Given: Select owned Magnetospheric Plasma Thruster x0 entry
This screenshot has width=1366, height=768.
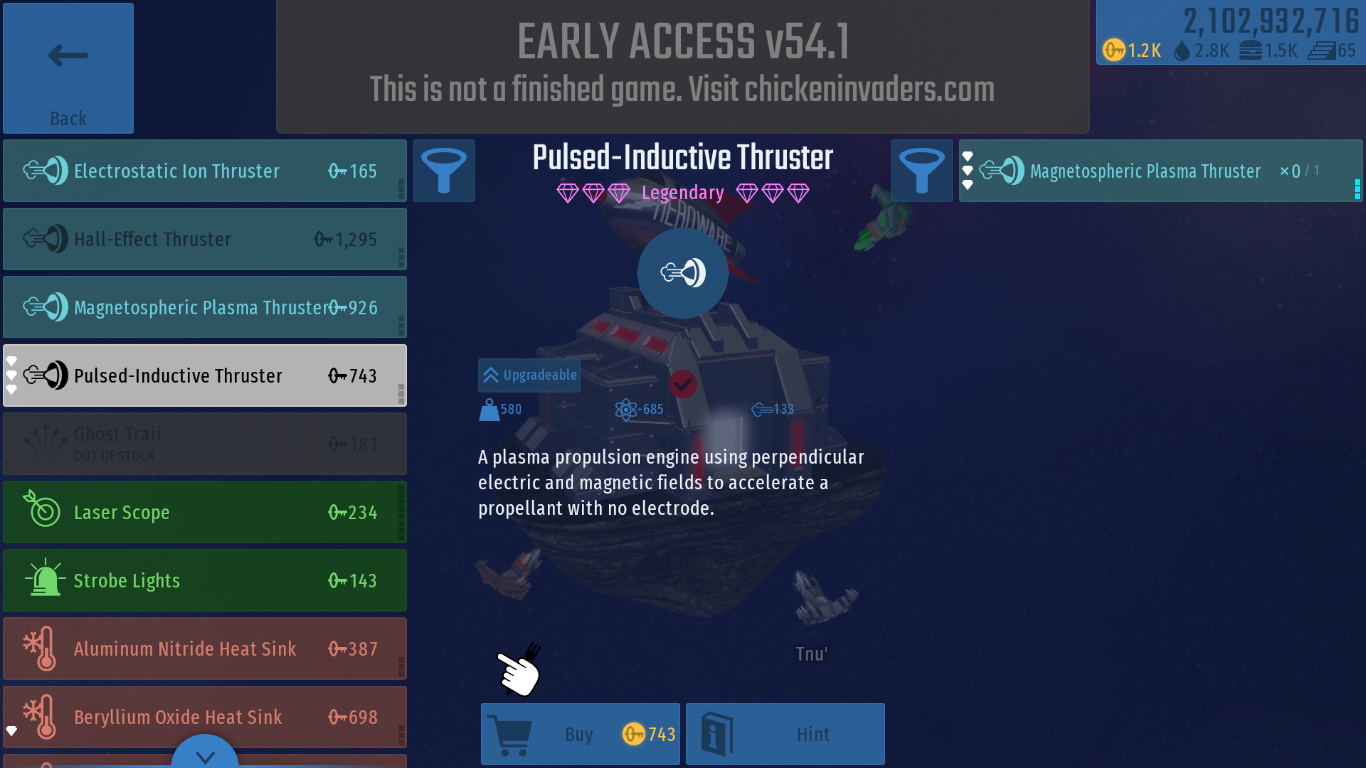Looking at the screenshot, I should pos(1160,171).
